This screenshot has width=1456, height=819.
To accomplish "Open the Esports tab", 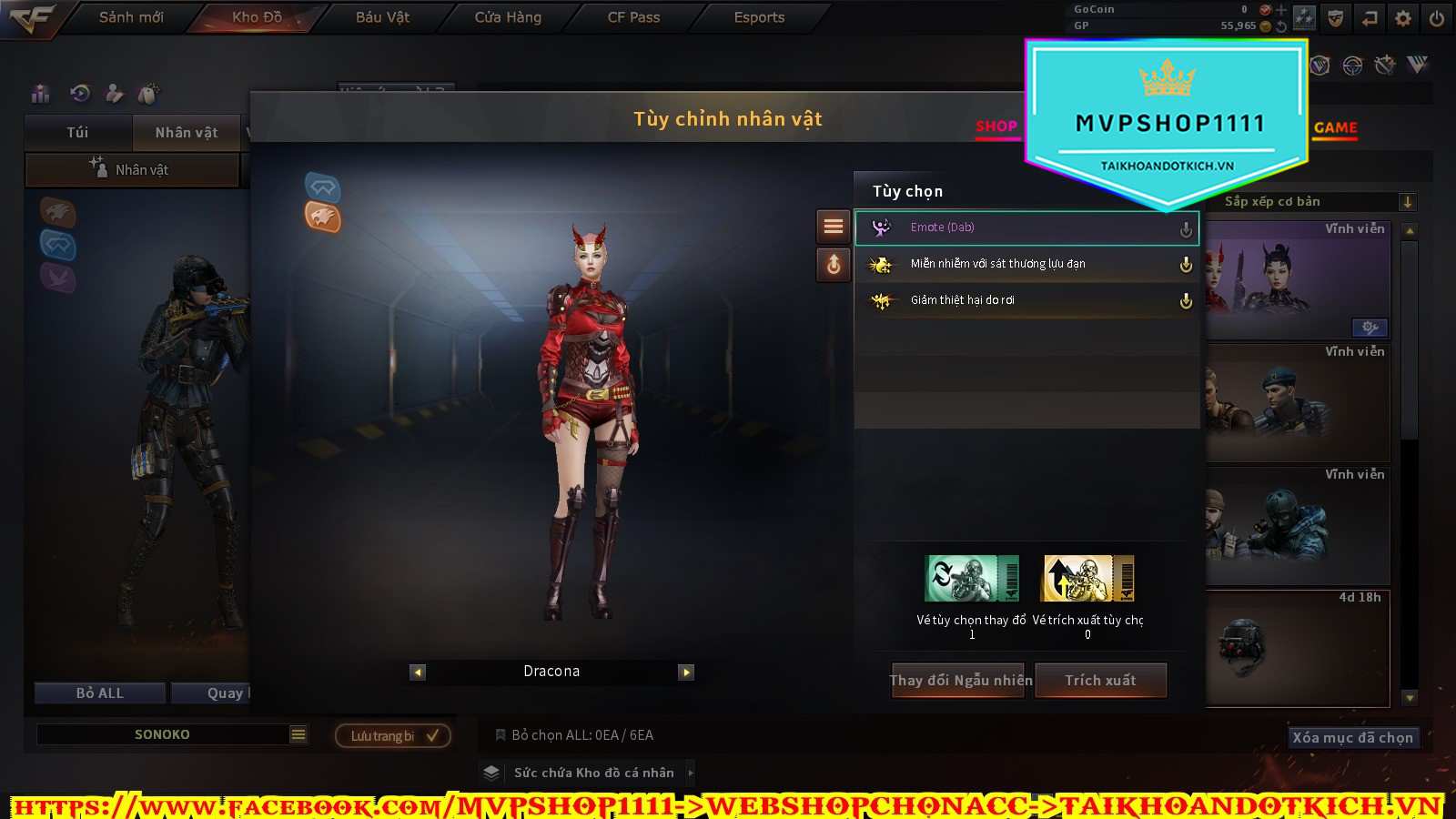I will pos(759,17).
